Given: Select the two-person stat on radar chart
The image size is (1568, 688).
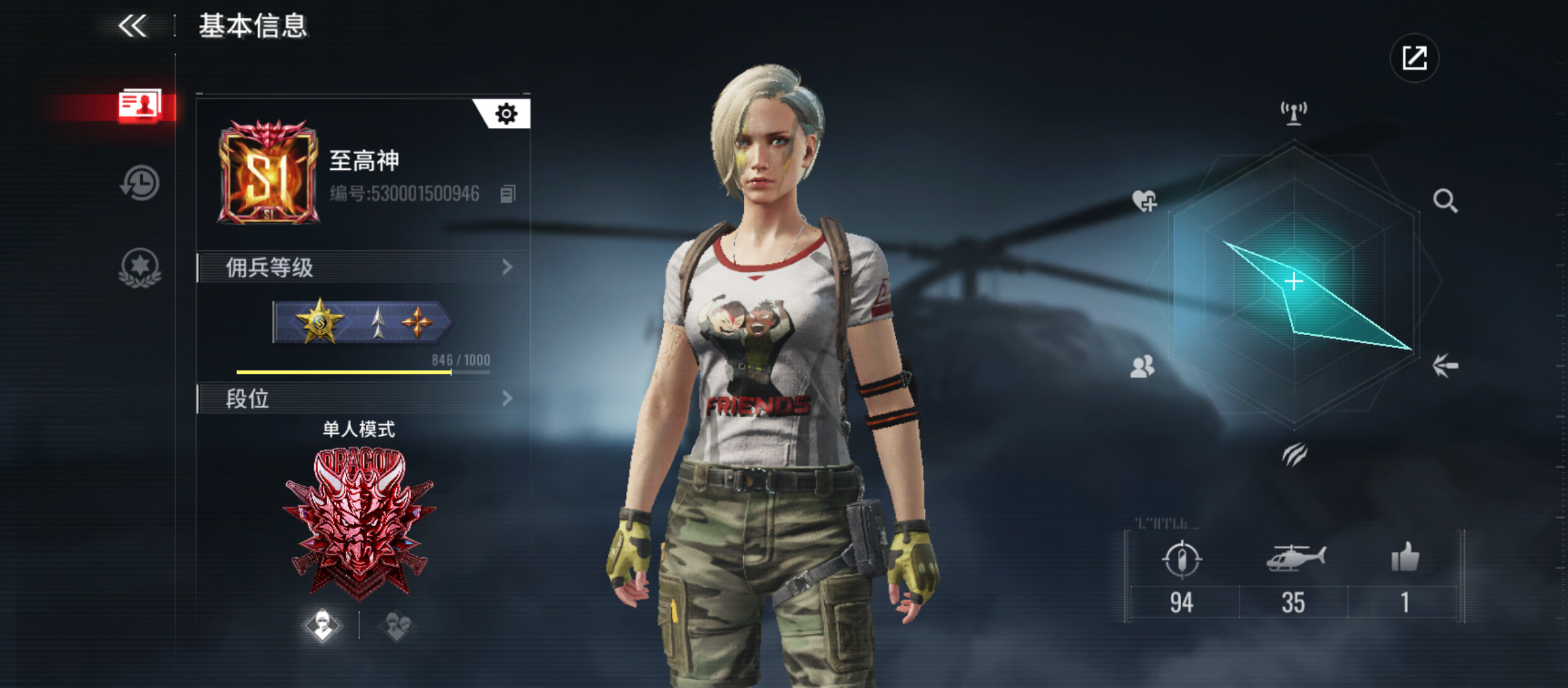Looking at the screenshot, I should point(1142,366).
